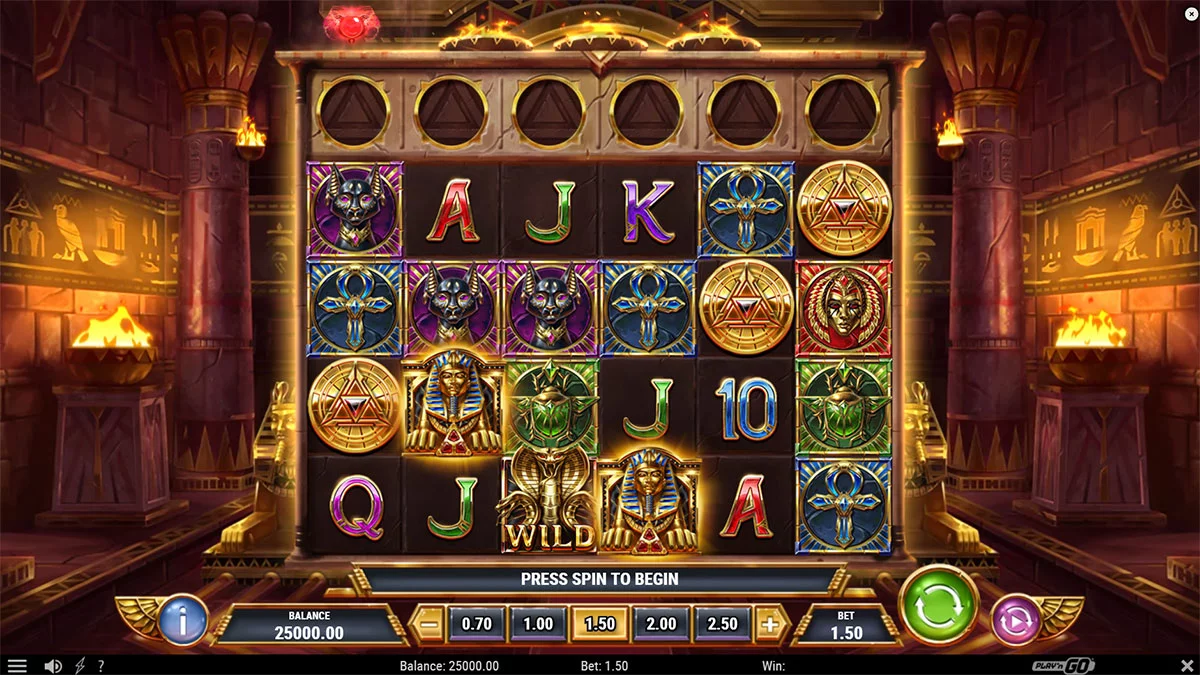
Task: Open the question mark help icon
Action: pos(101,666)
